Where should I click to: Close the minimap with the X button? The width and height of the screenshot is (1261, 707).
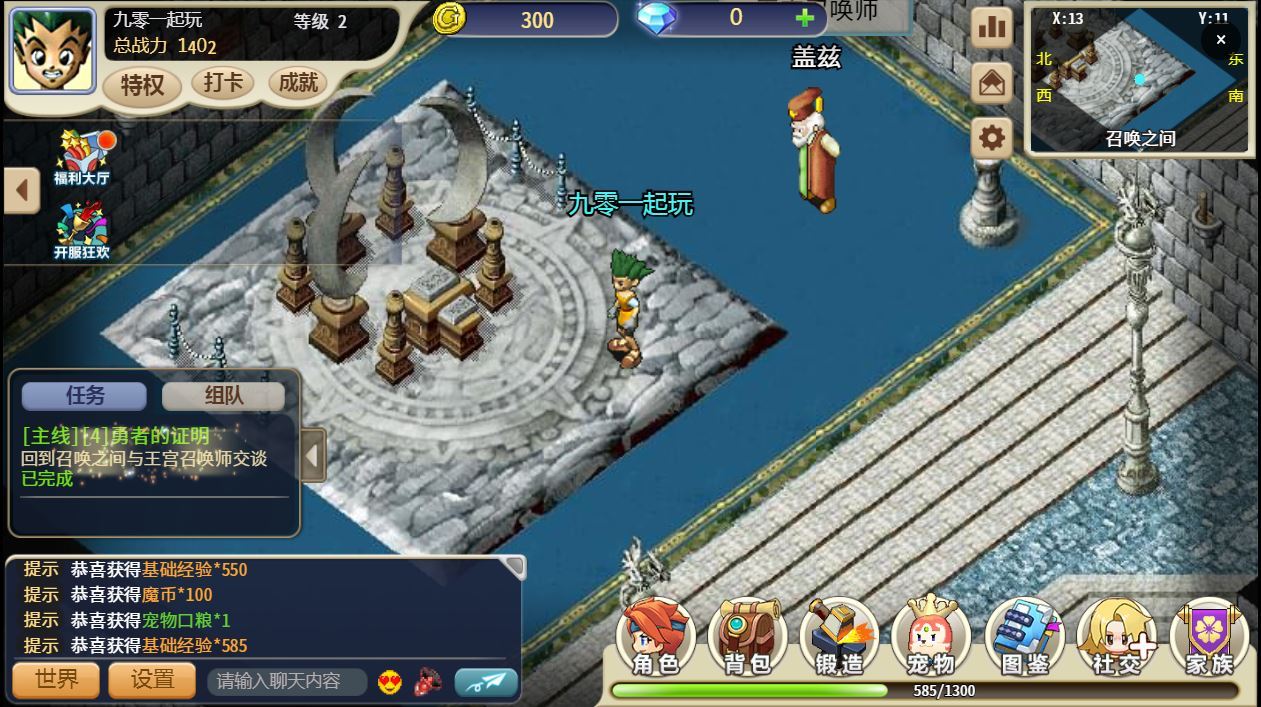click(1220, 40)
